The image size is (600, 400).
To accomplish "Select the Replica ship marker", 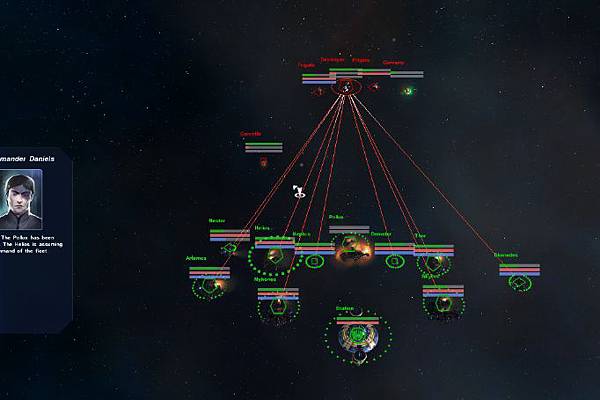I will 314,262.
